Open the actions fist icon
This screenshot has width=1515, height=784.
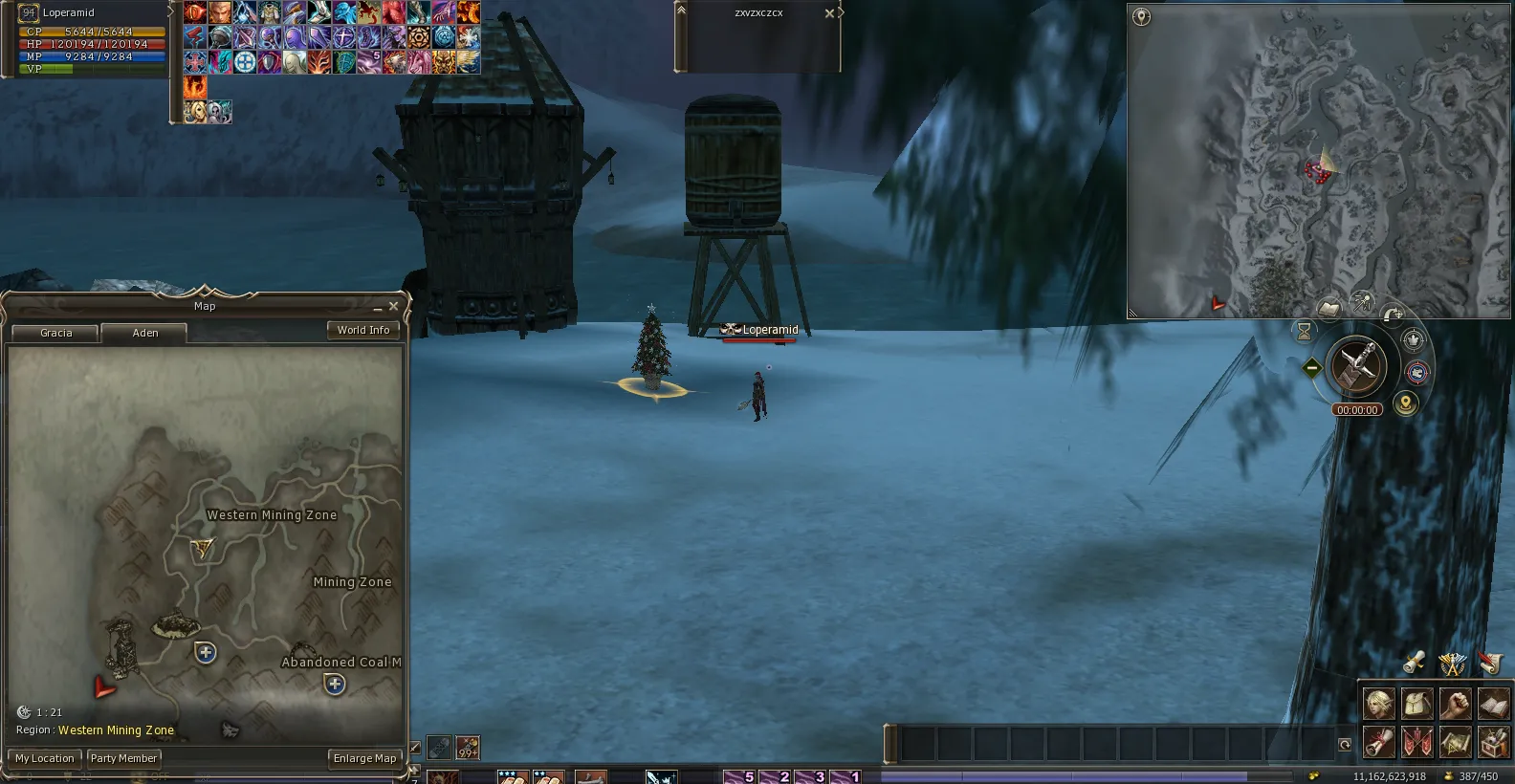(1455, 703)
